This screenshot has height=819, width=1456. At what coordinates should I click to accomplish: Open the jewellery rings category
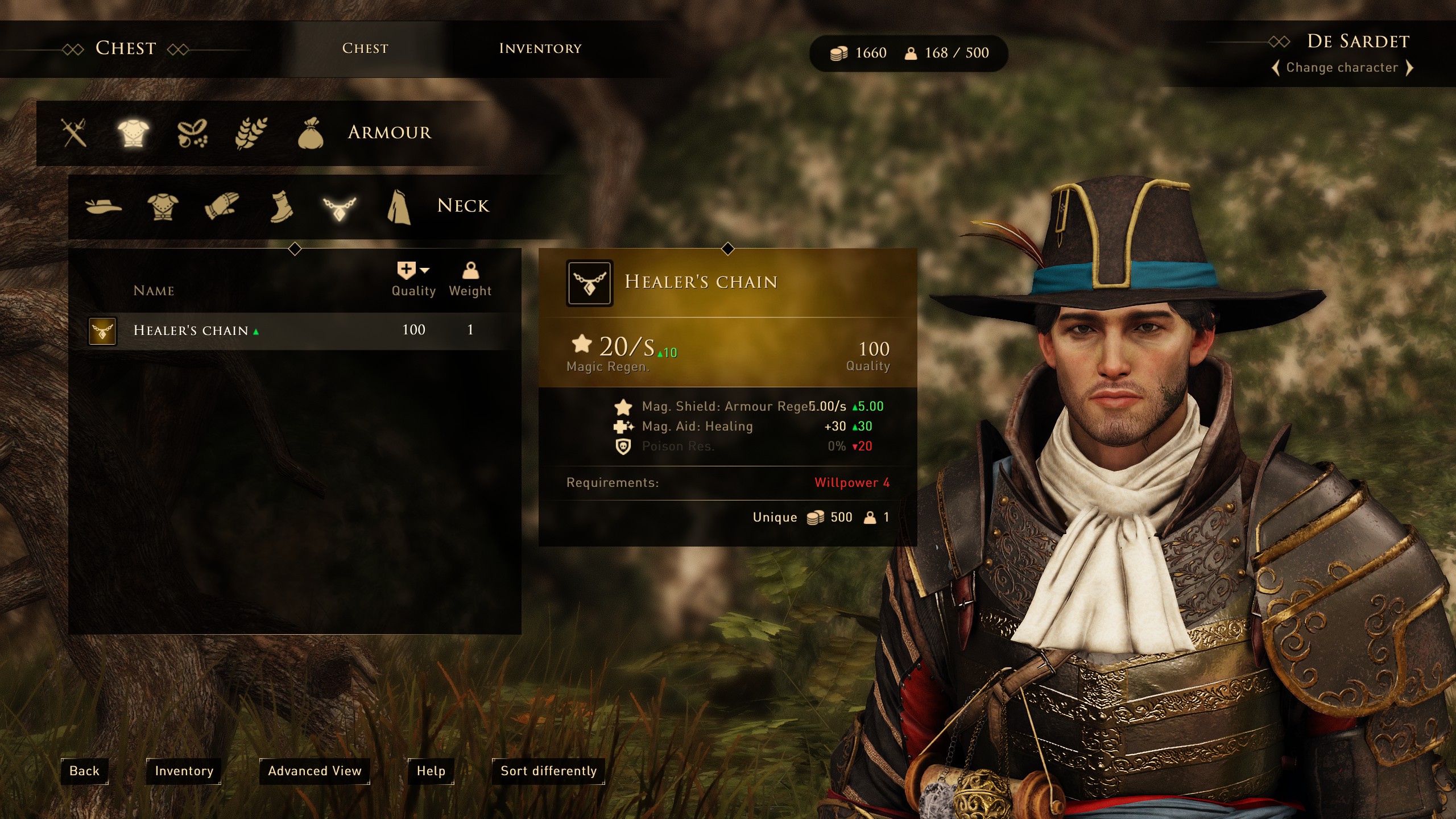coord(192,133)
